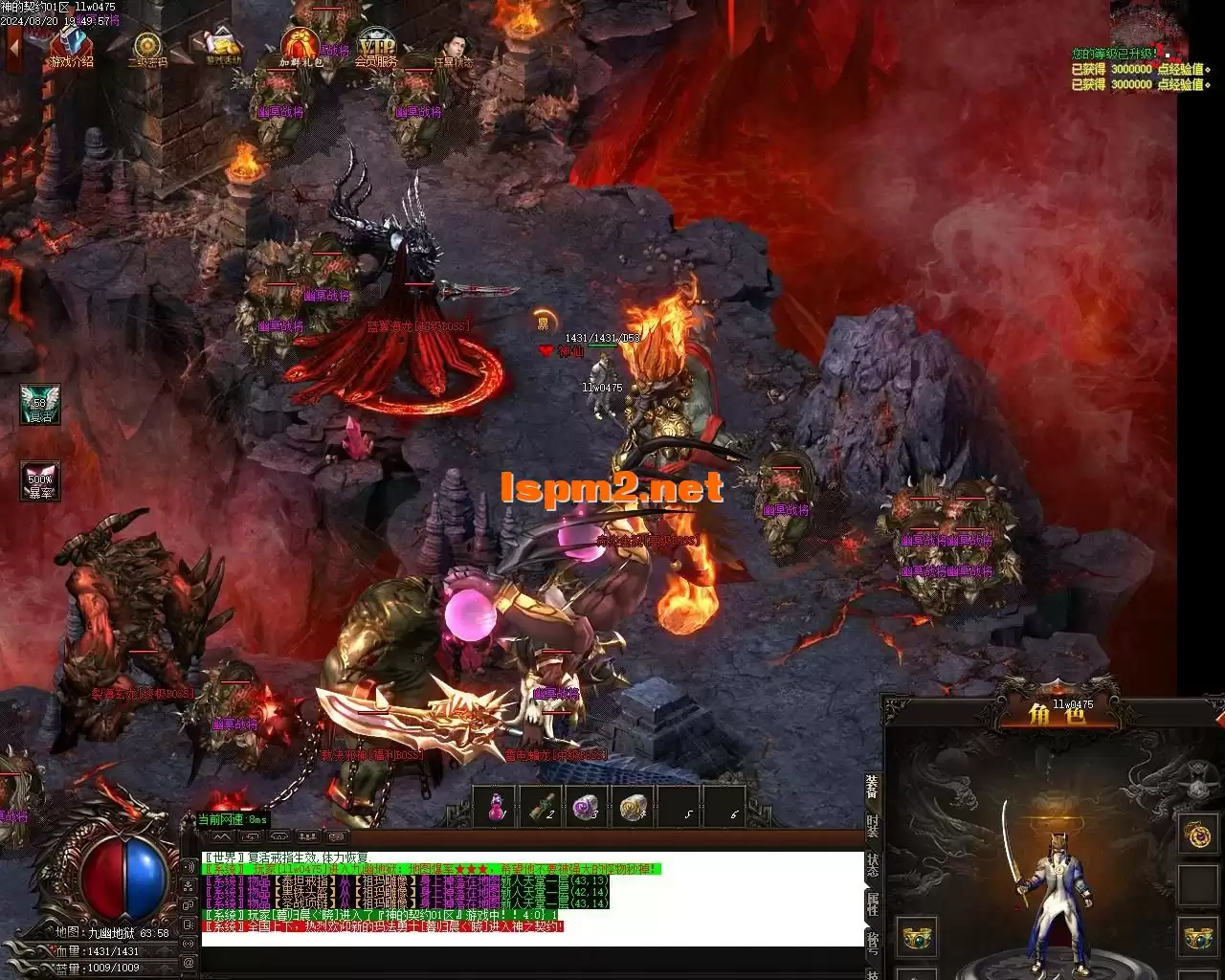Collapse the top menu with the left arrow
1225x980 pixels.
pyautogui.click(x=13, y=46)
